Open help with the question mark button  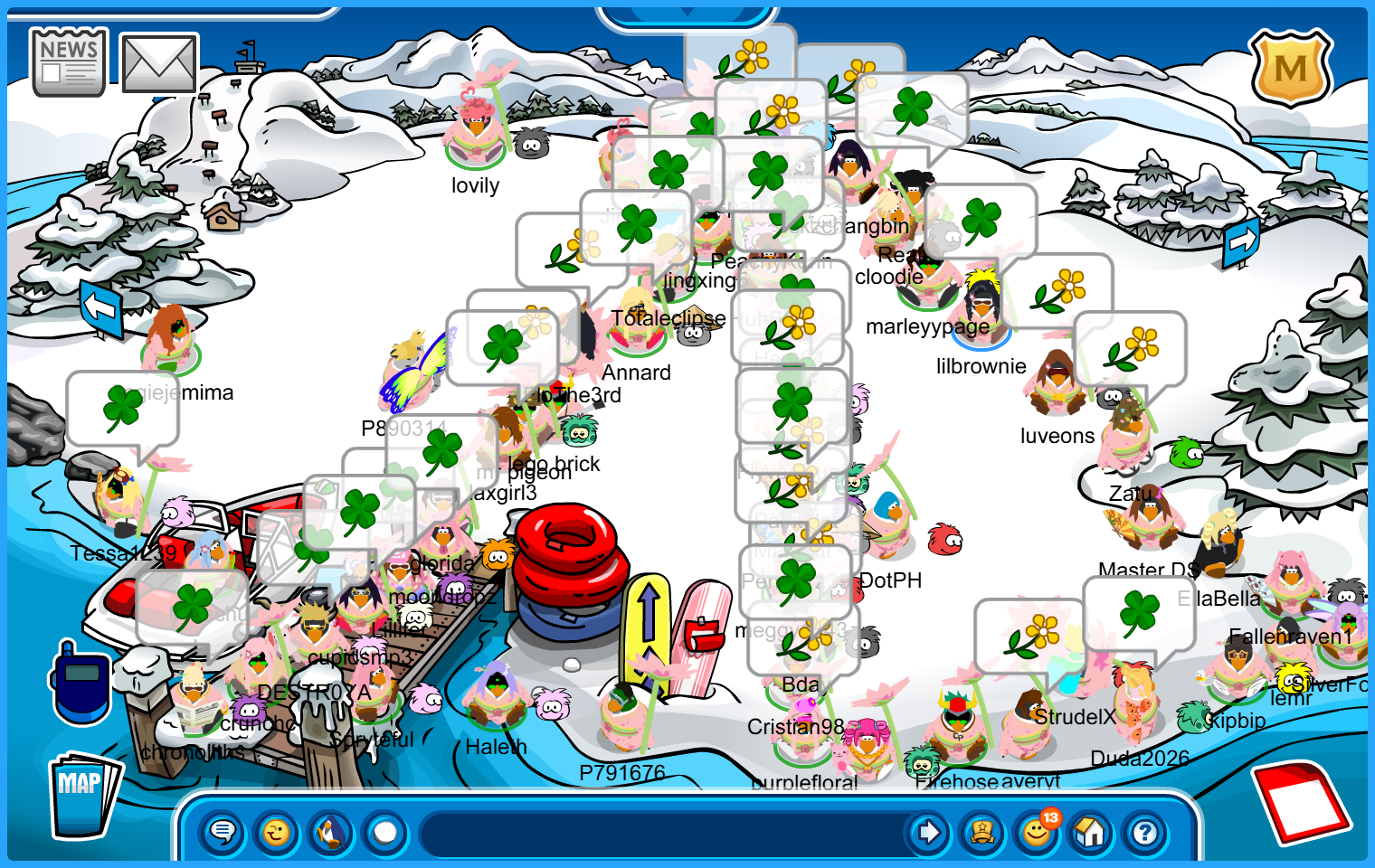click(x=1145, y=832)
